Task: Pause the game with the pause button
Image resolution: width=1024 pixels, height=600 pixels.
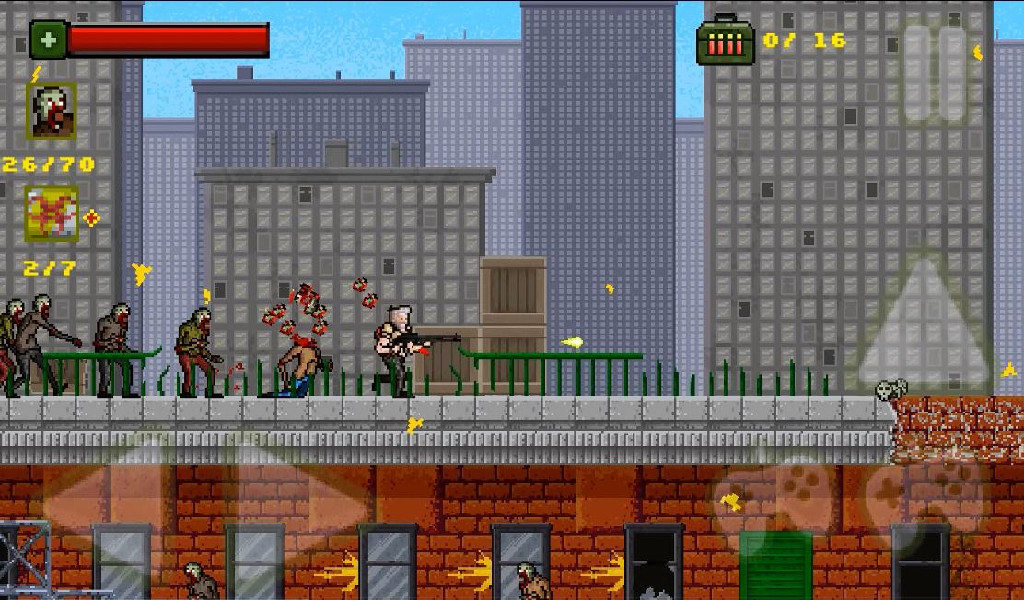Action: 936,74
